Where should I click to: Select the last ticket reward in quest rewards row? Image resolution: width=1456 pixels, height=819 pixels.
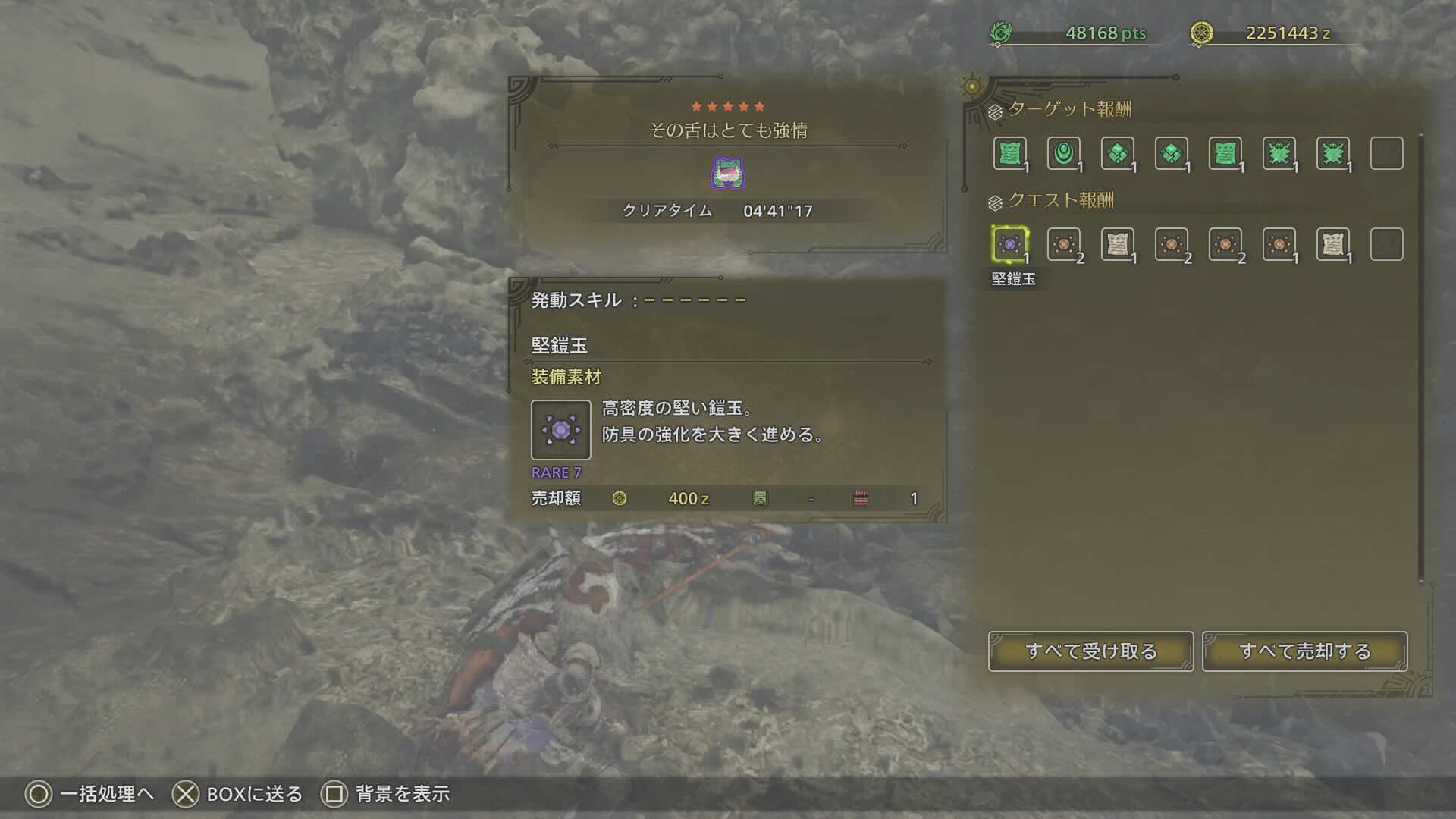(1336, 244)
